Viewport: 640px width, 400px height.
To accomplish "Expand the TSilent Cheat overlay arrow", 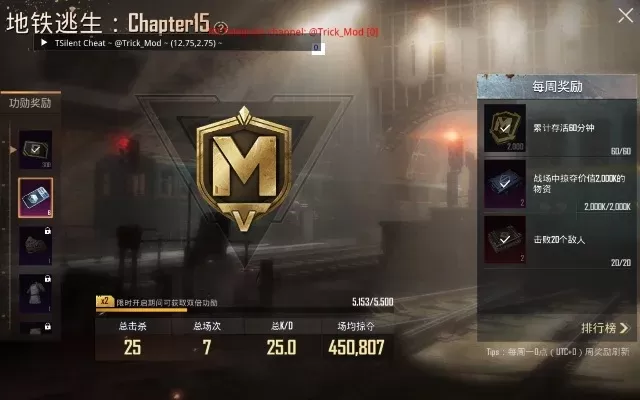I will pos(44,43).
